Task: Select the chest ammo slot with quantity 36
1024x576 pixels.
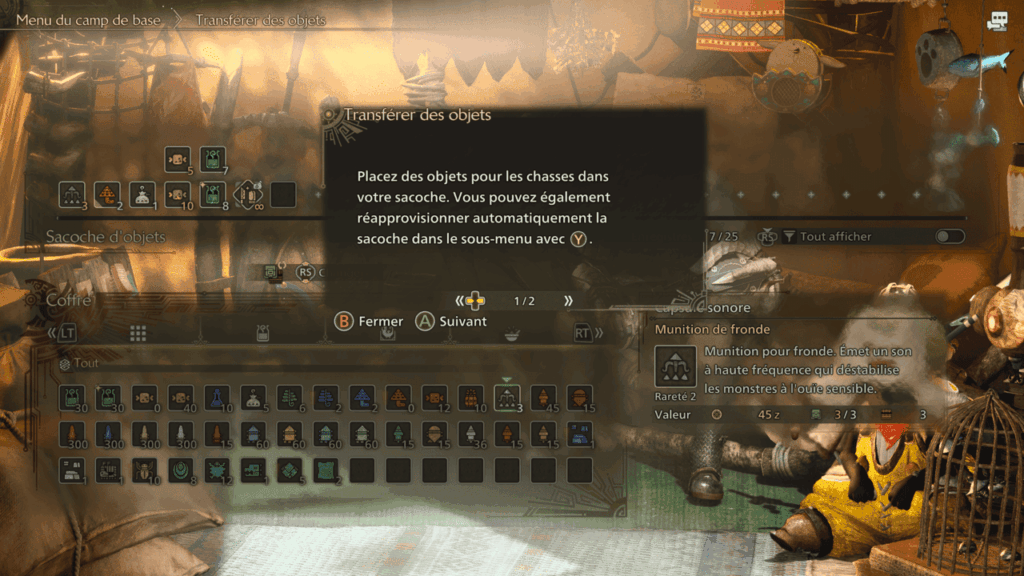Action: pyautogui.click(x=471, y=434)
